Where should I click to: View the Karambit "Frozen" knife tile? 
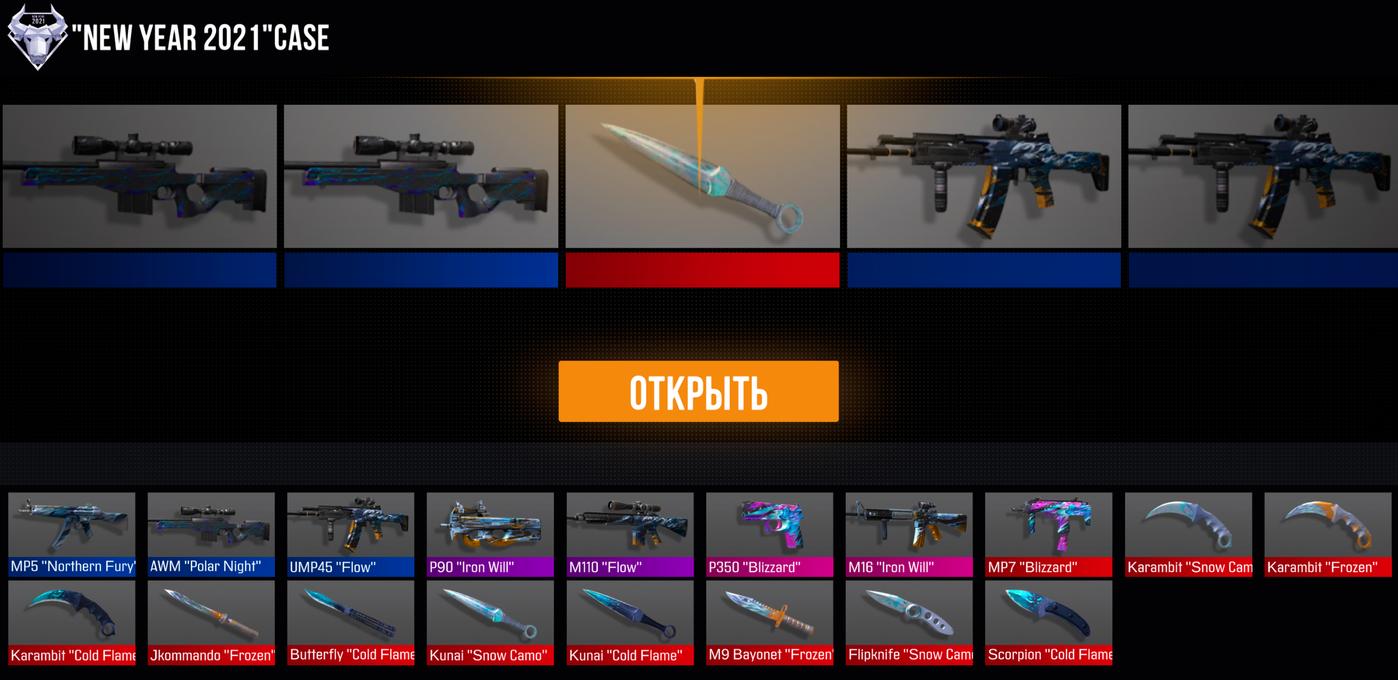pyautogui.click(x=1327, y=534)
